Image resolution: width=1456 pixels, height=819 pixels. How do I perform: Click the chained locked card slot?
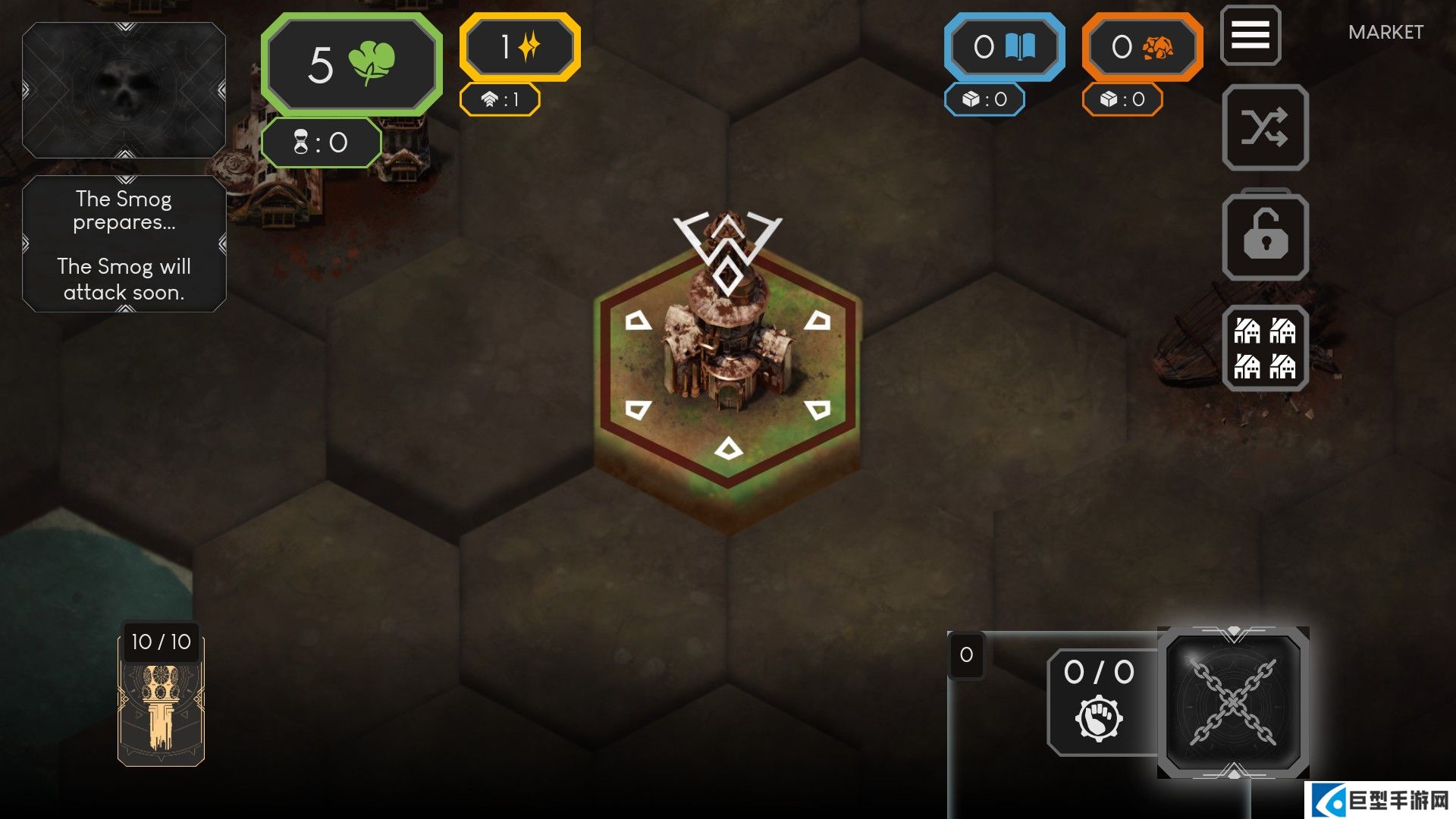click(x=1233, y=702)
